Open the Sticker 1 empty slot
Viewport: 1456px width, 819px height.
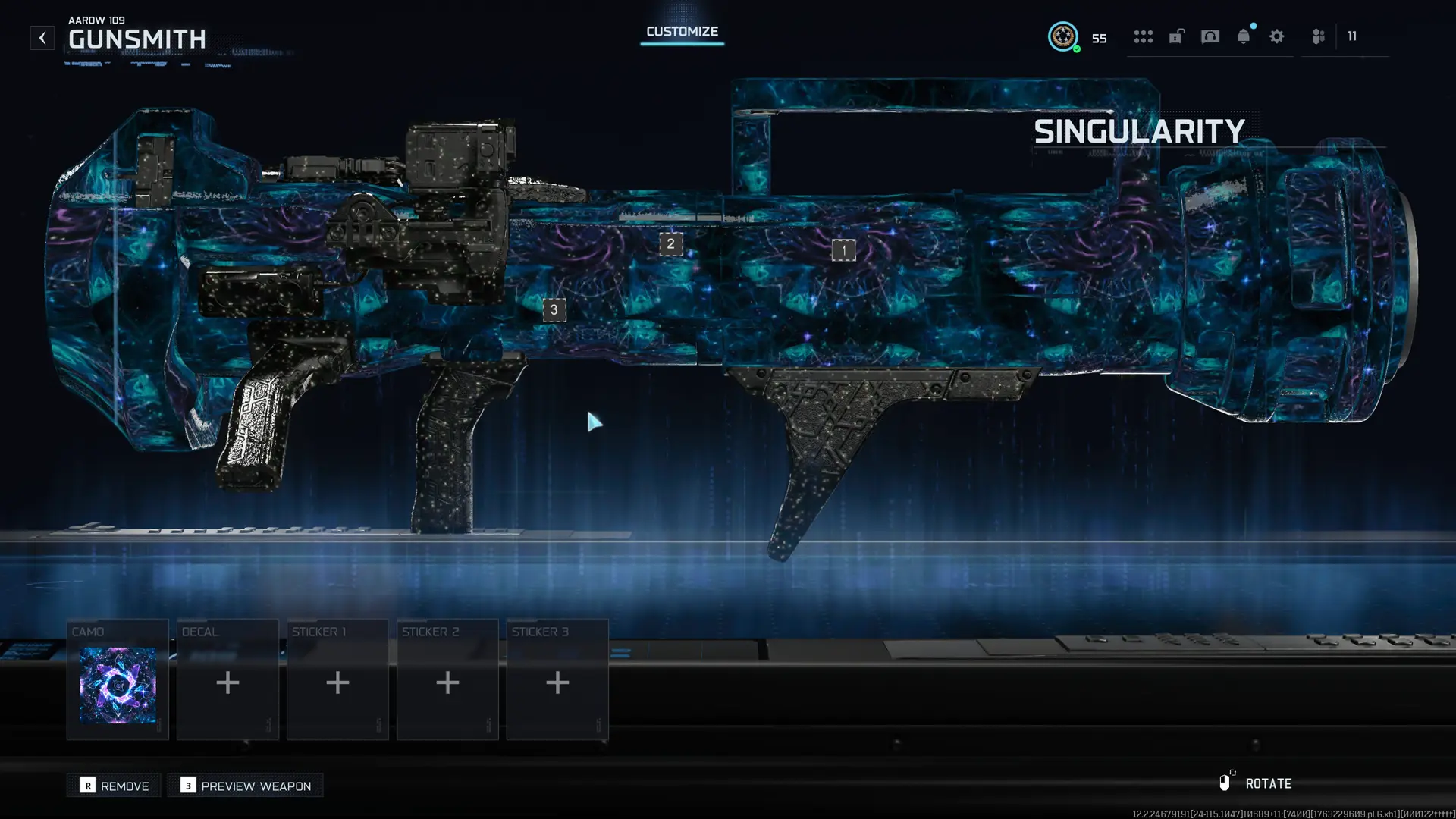[x=337, y=682]
